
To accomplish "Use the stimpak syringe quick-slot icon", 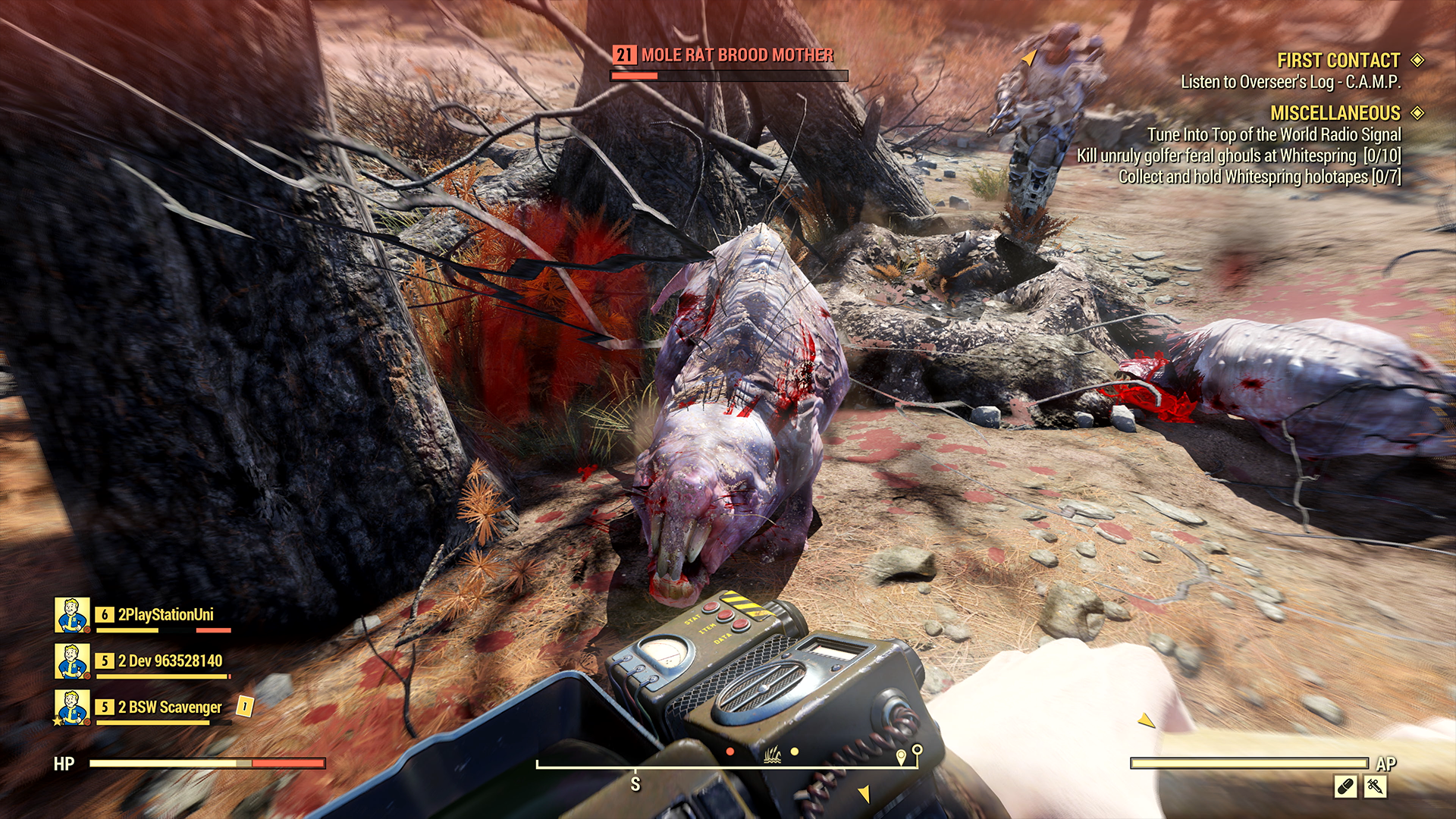I will (x=1375, y=786).
